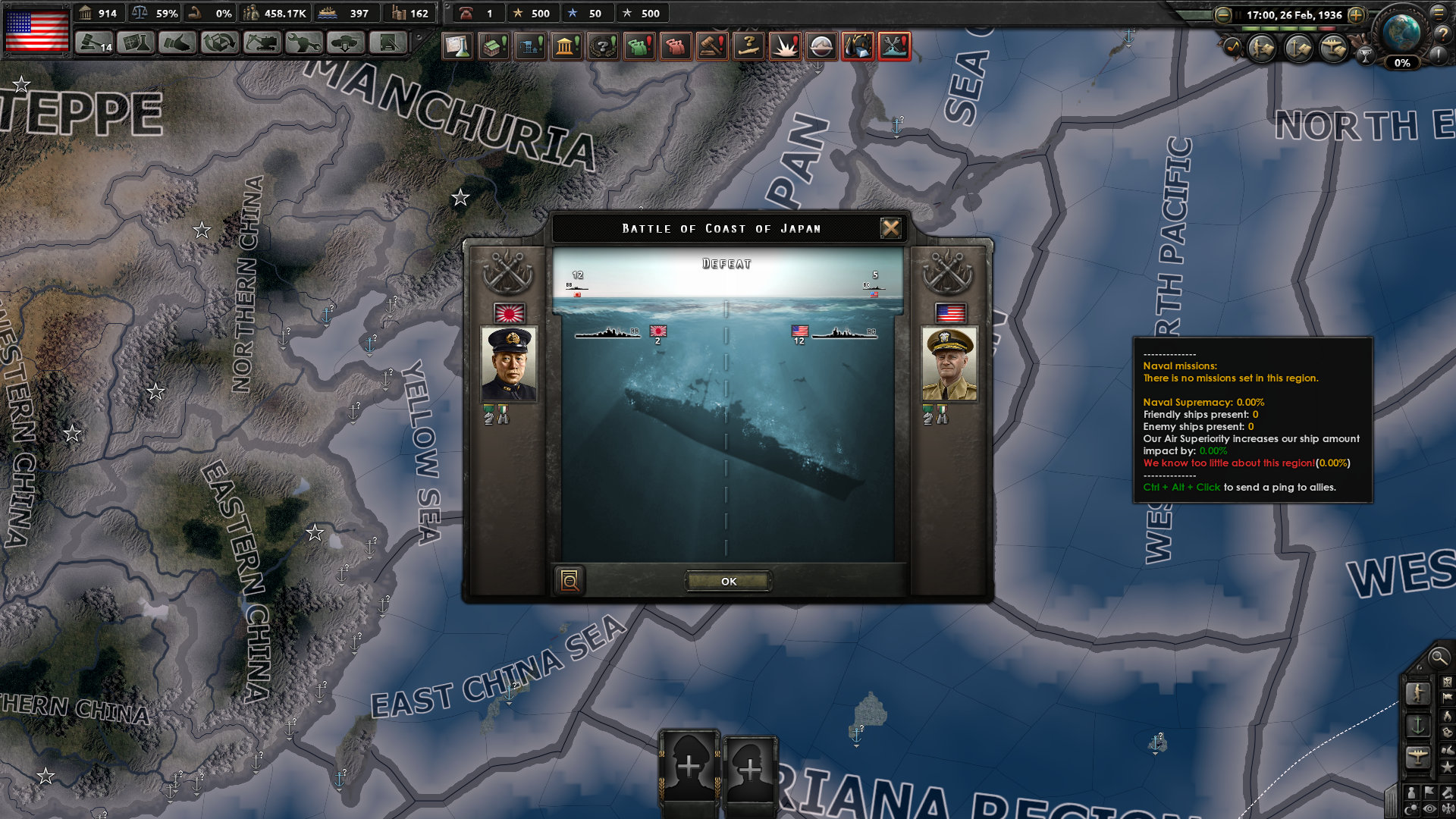This screenshot has width=1456, height=819.
Task: Toggle day and night map overlay
Action: tap(1411, 808)
